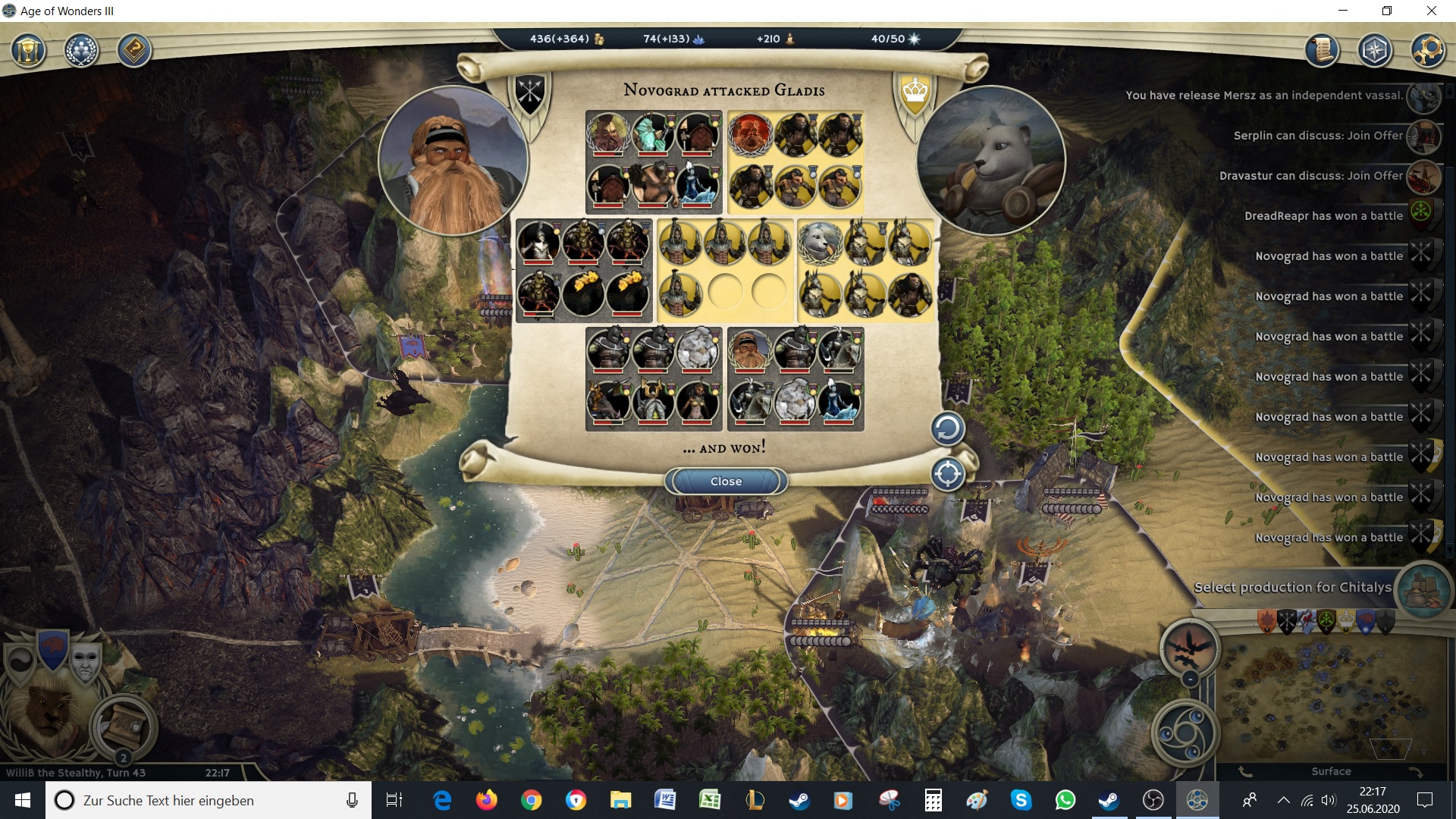Open the hexagon emblem top-right icon
1456x819 pixels.
(1374, 51)
